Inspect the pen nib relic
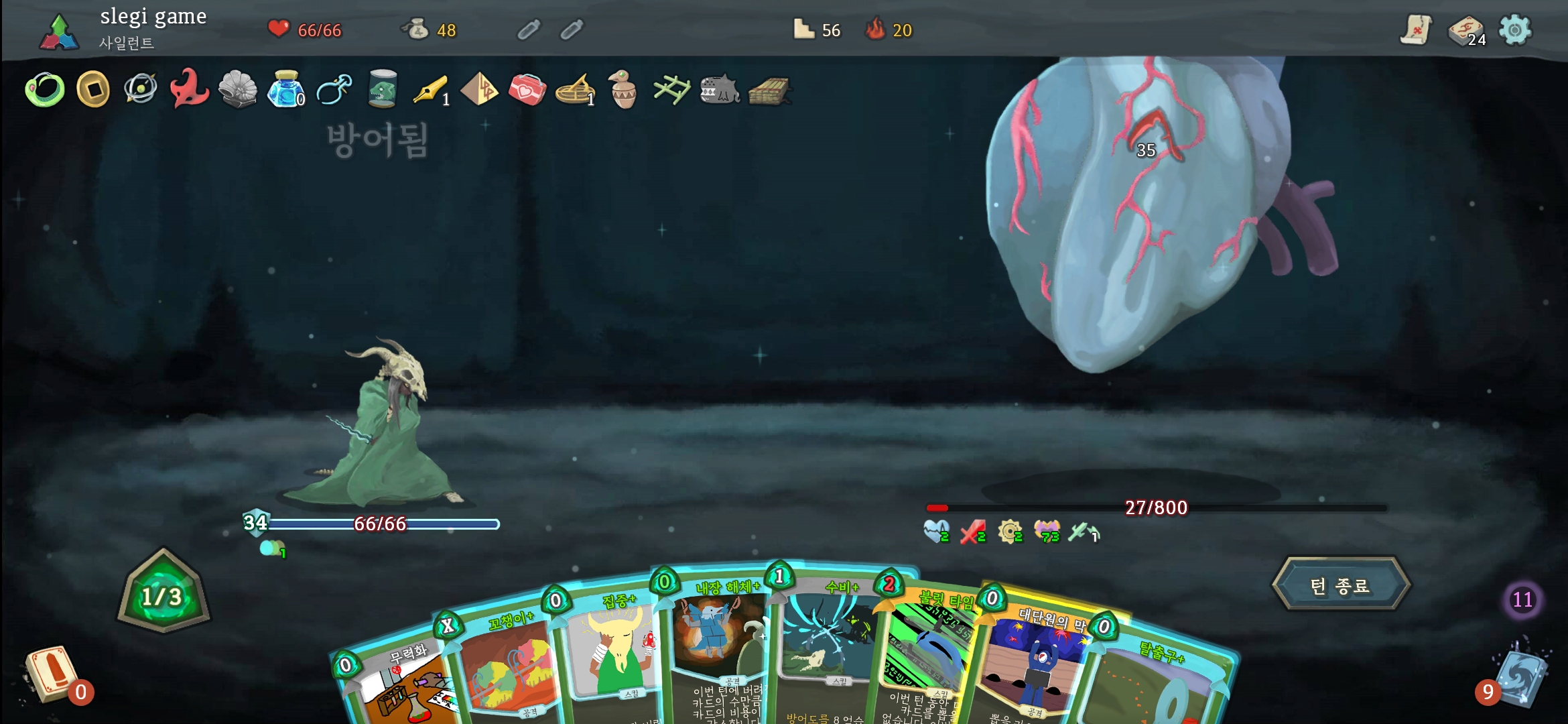 (430, 90)
